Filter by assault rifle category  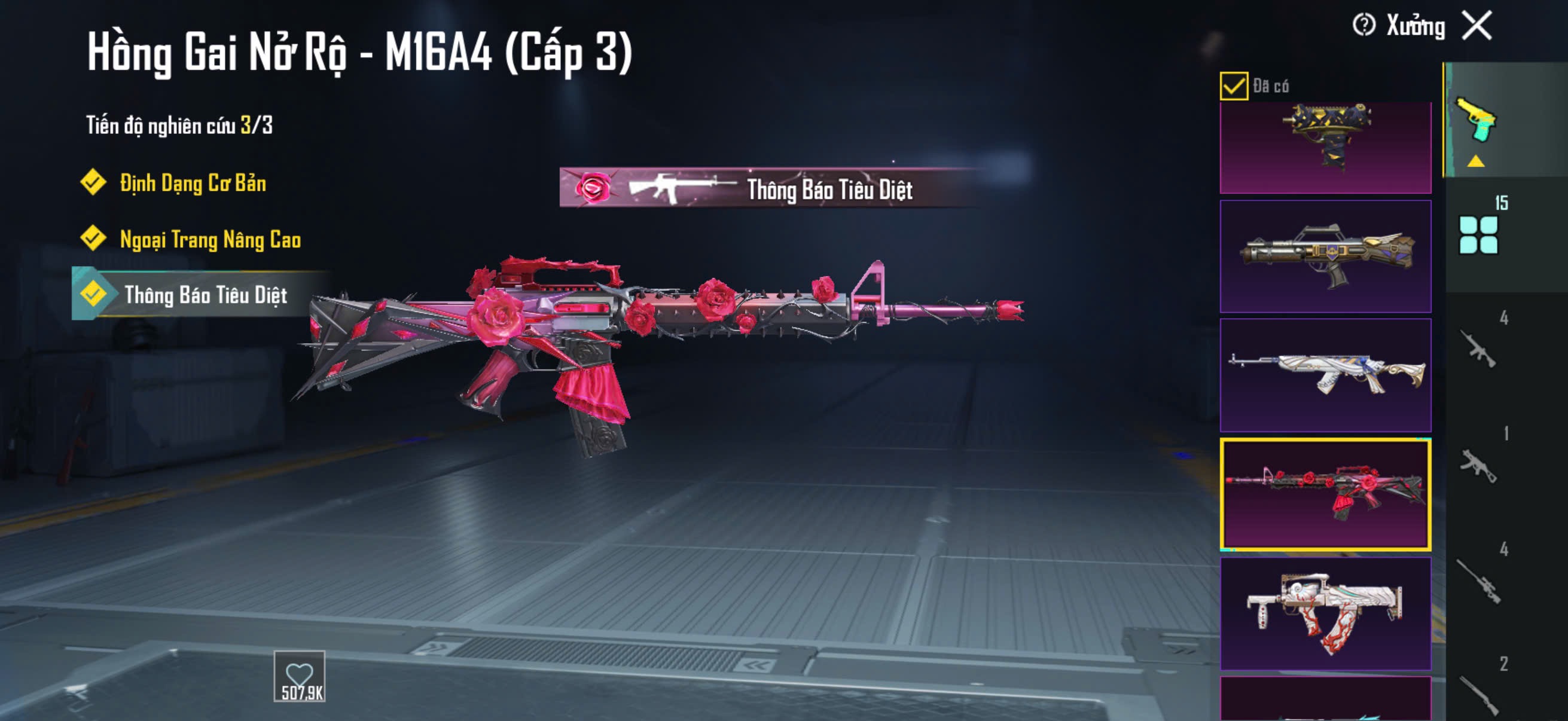click(x=1478, y=349)
